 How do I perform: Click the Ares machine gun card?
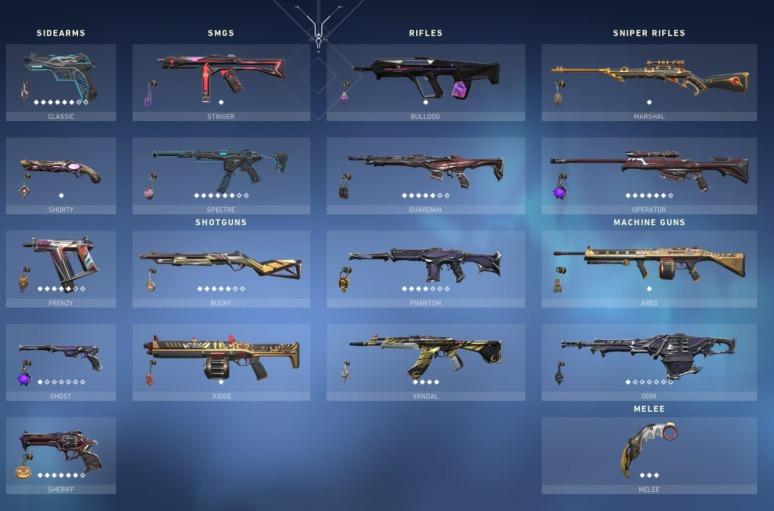coord(649,268)
